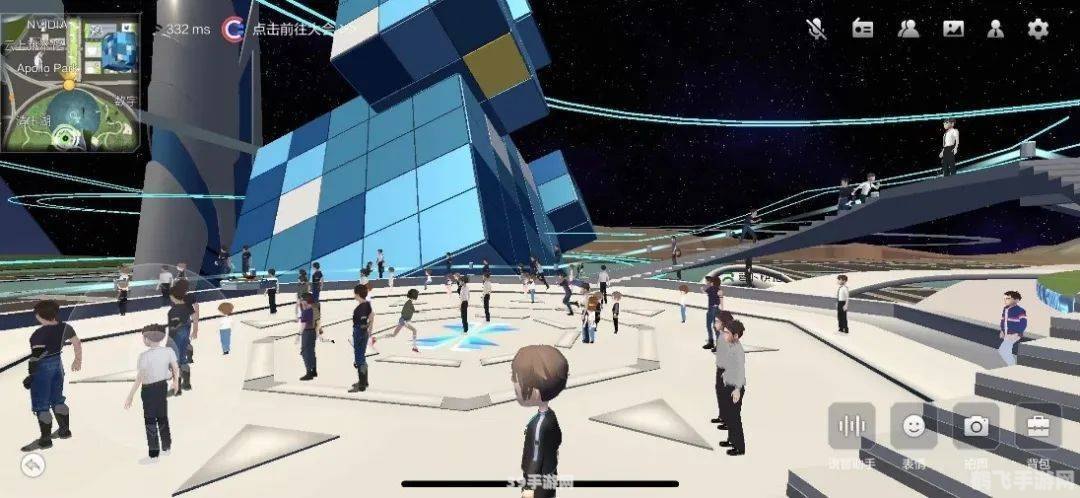Open the gear settings menu

pyautogui.click(x=1039, y=28)
